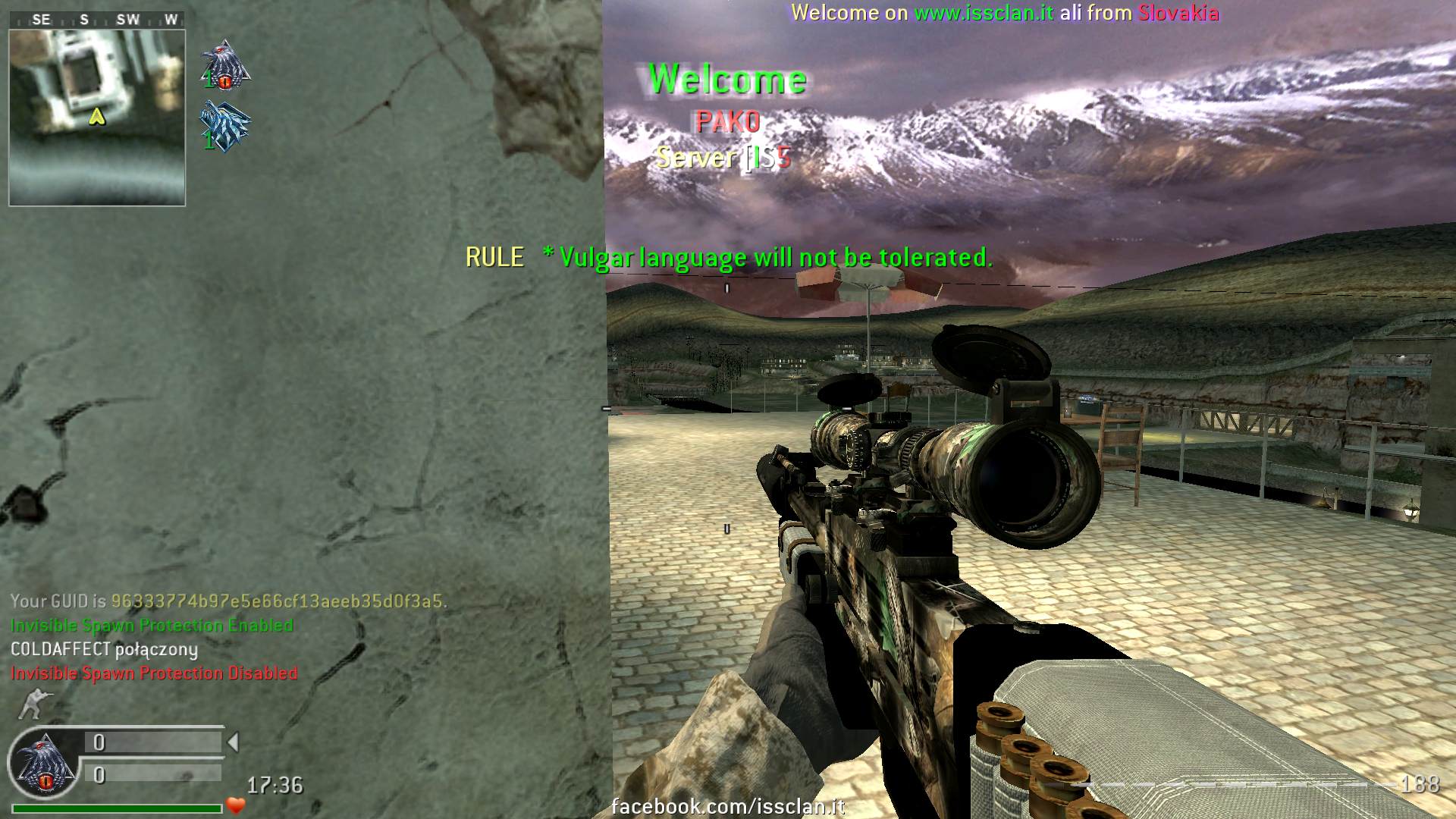Select the yellow player arrow on the minimap
Viewport: 1456px width, 819px height.
(x=97, y=117)
